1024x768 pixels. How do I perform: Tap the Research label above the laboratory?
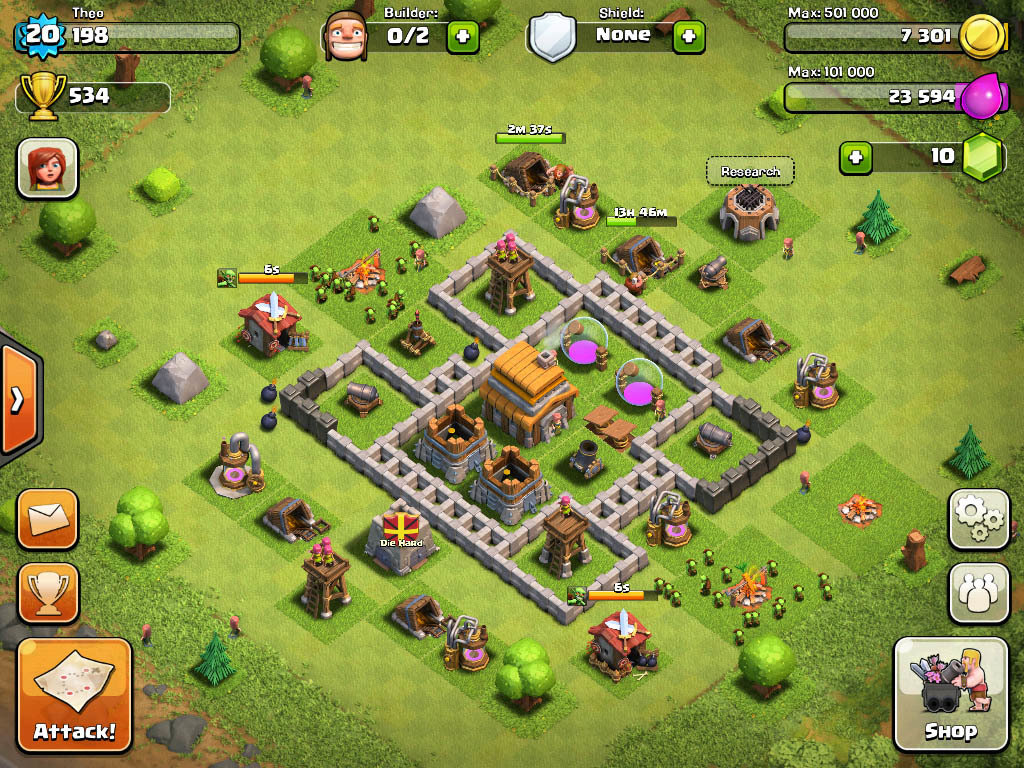(750, 172)
